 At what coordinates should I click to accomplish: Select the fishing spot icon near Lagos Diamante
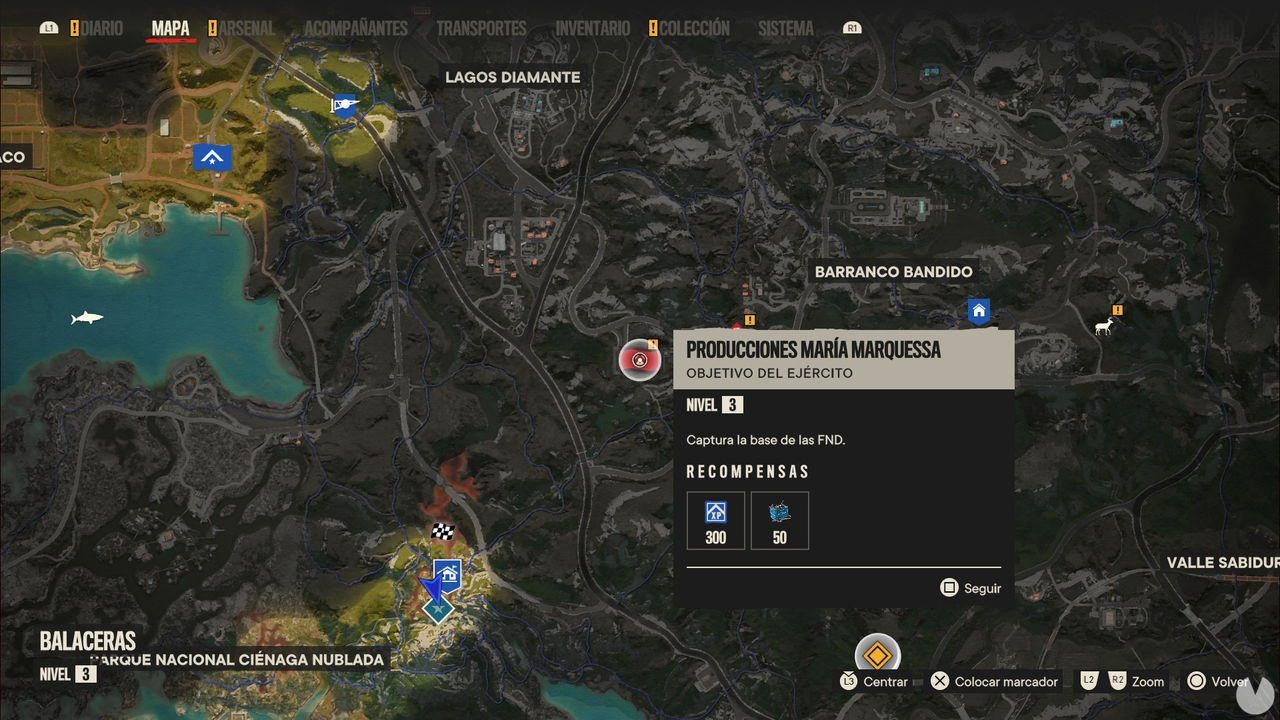pyautogui.click(x=344, y=108)
